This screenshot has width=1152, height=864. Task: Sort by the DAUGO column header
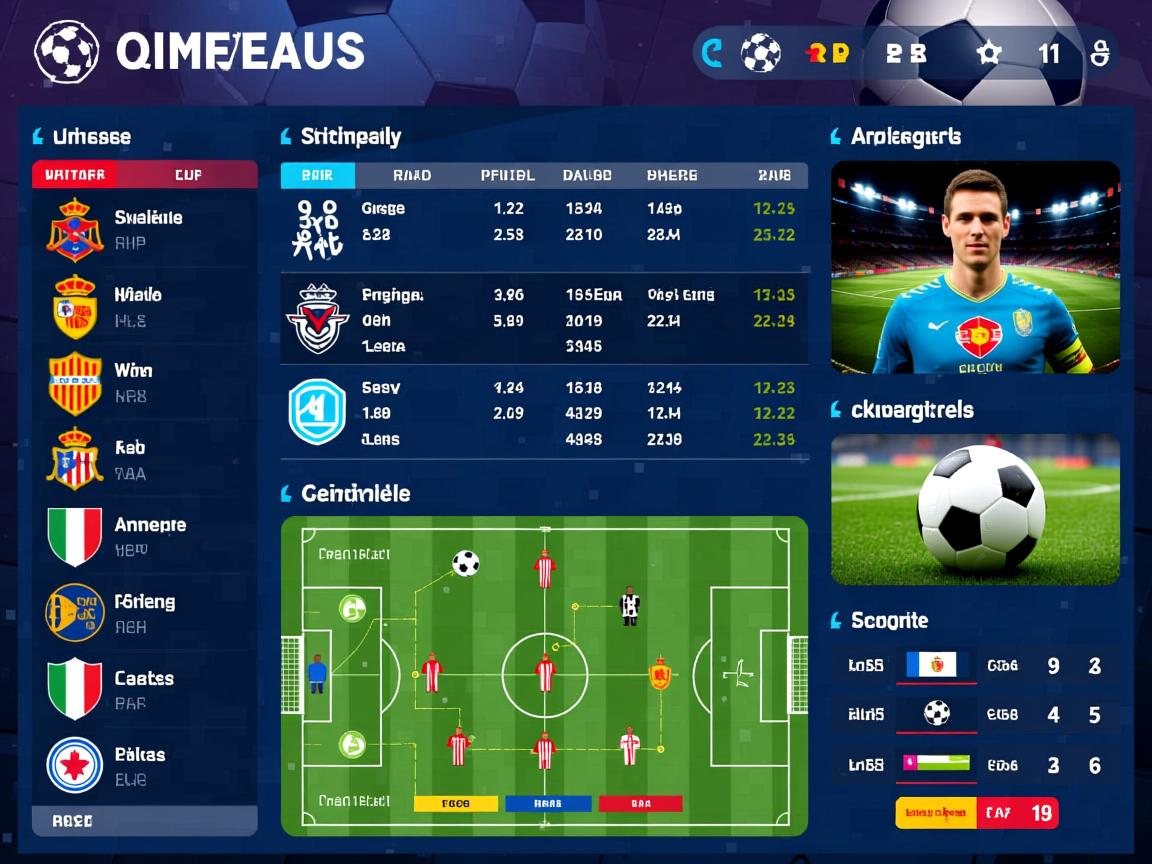587,175
